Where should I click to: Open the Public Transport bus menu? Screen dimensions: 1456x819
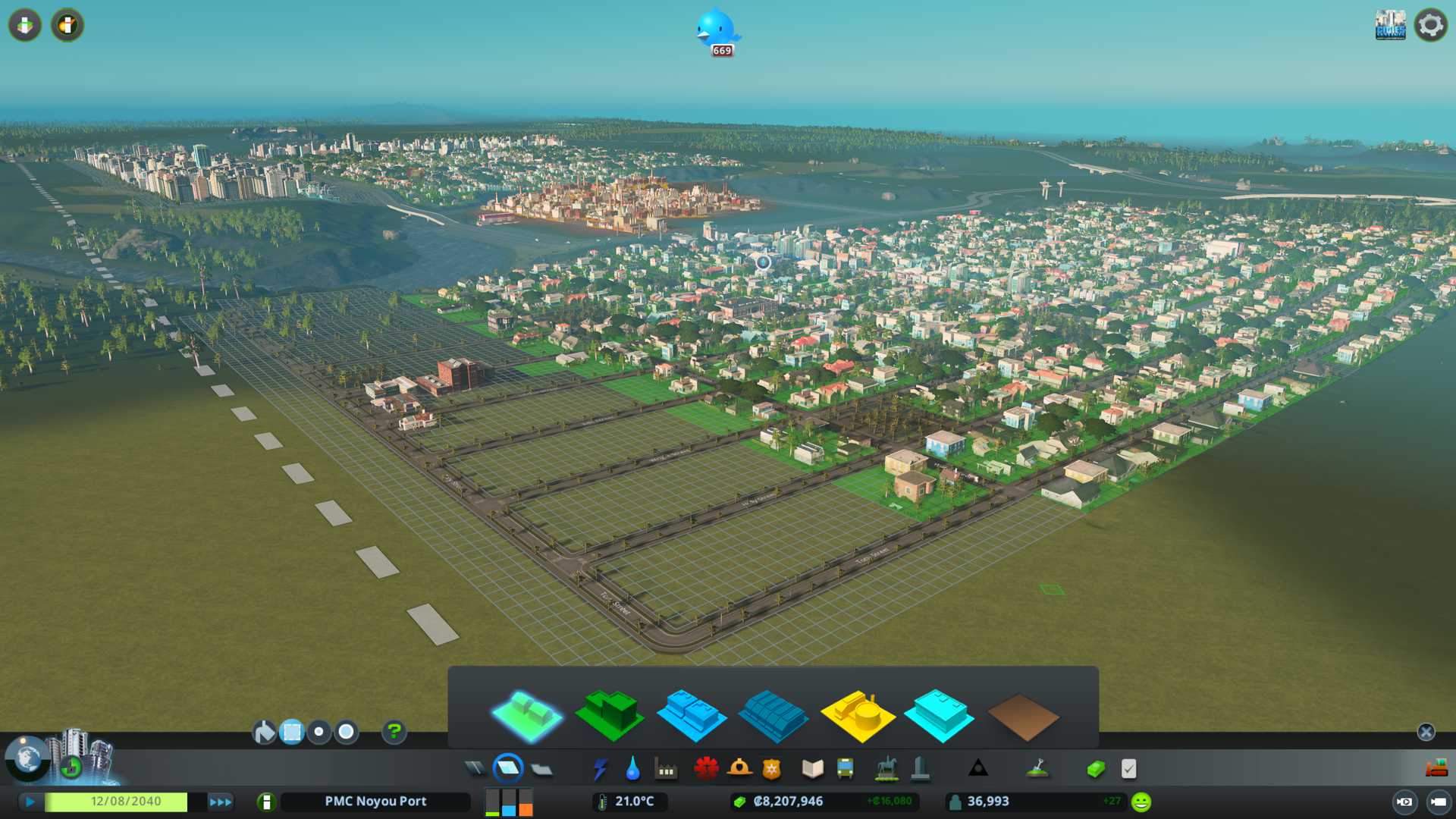(845, 769)
